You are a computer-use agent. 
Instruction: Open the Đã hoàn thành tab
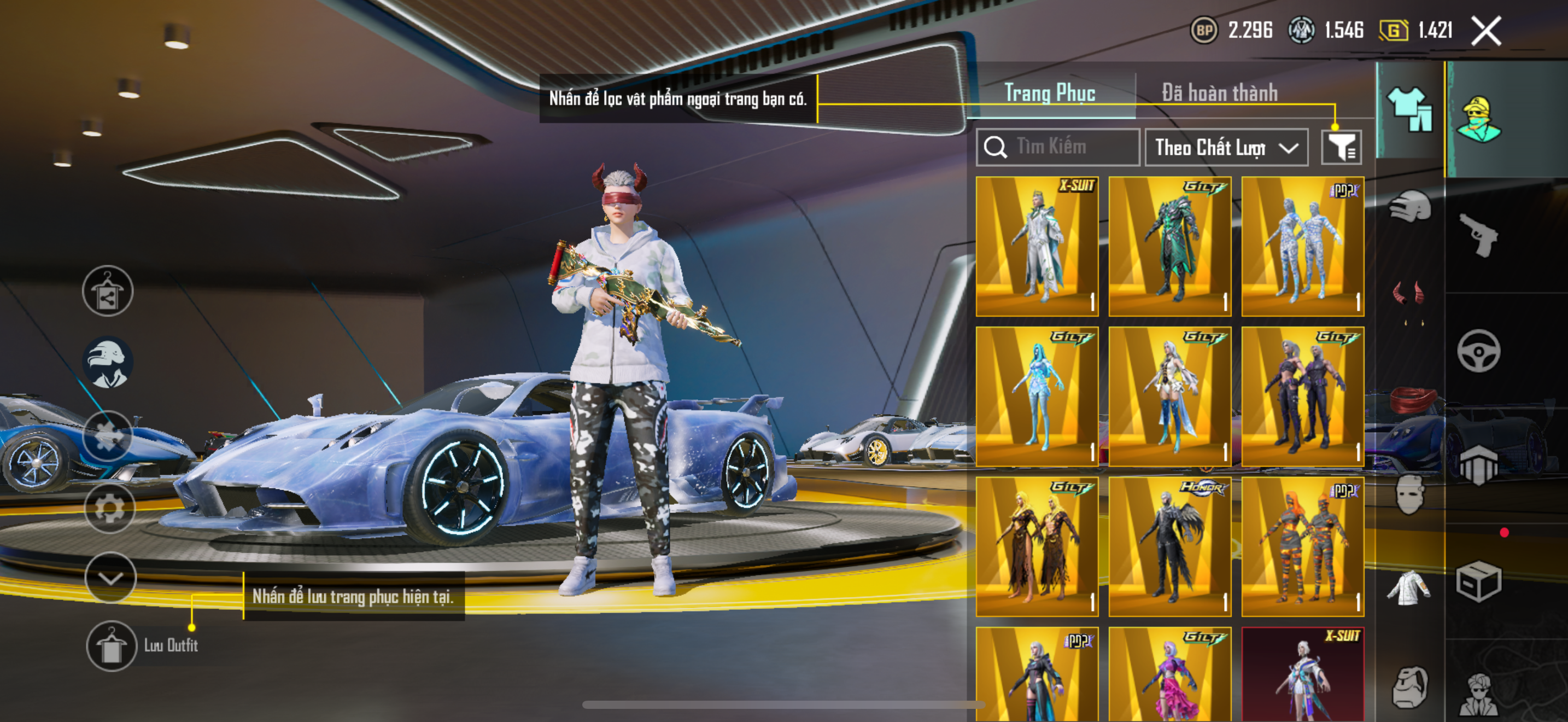(x=1219, y=93)
